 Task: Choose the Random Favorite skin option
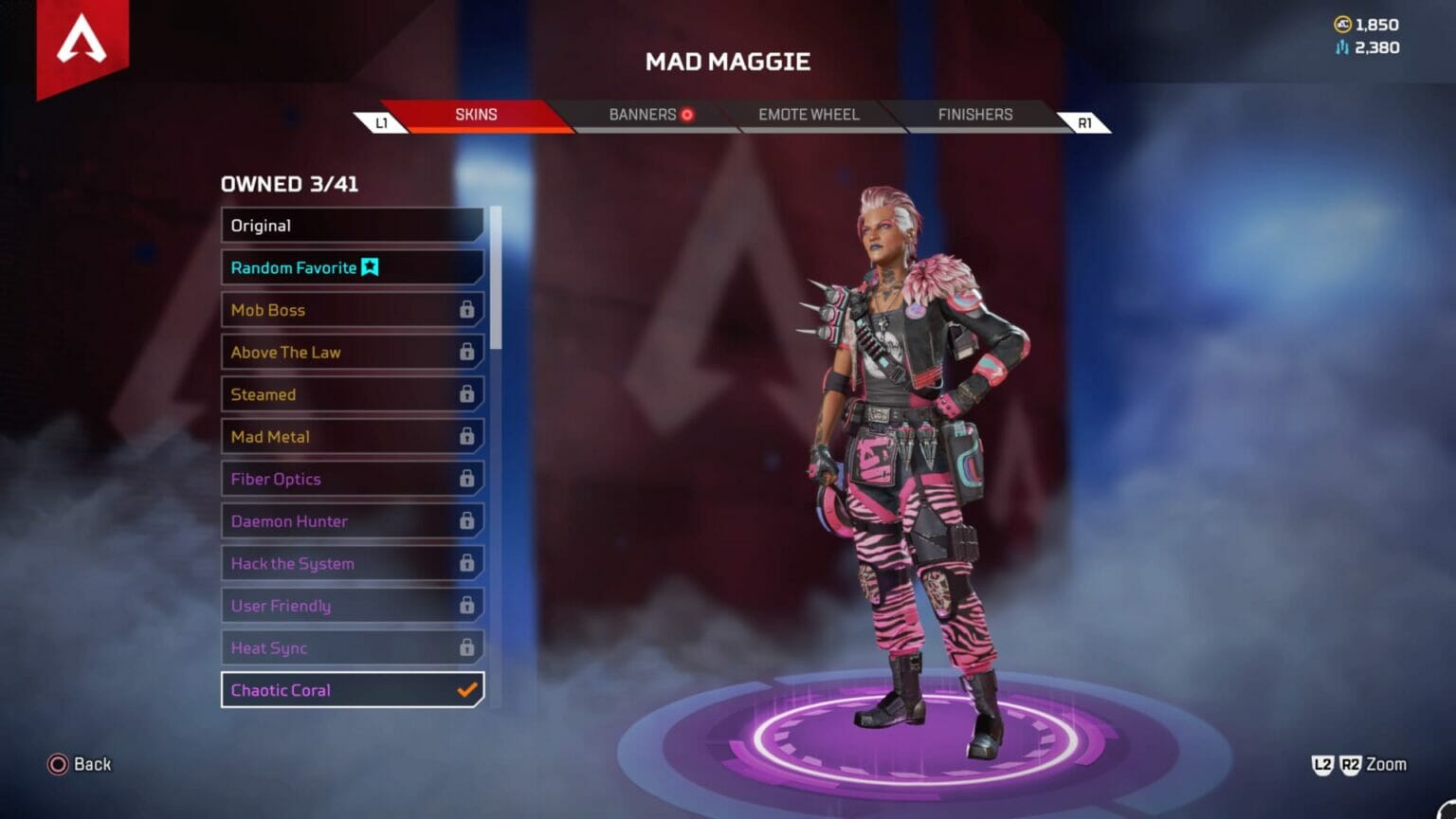click(352, 267)
